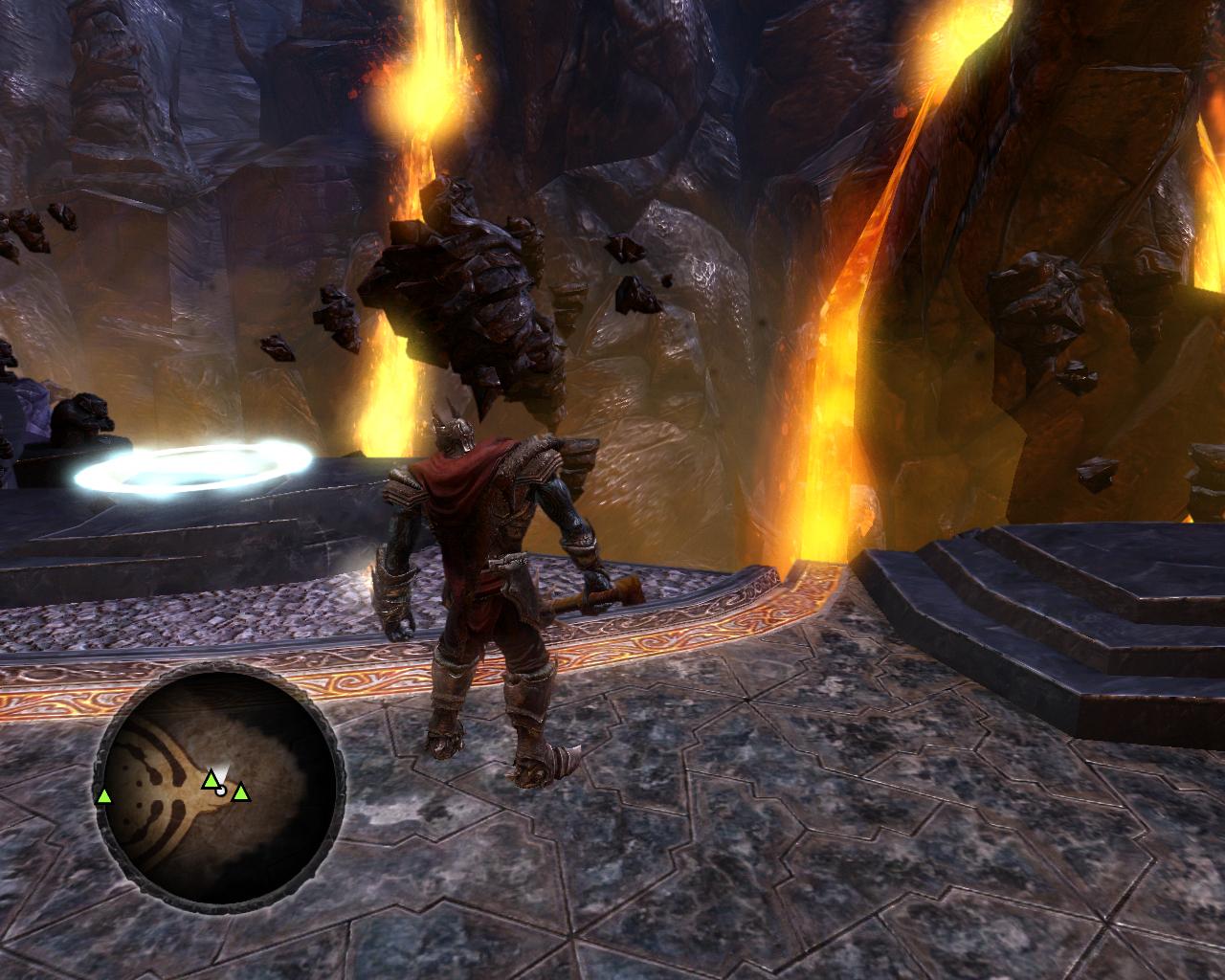The image size is (1225, 980).
Task: Select the white player dot on the minimap
Action: 222,791
